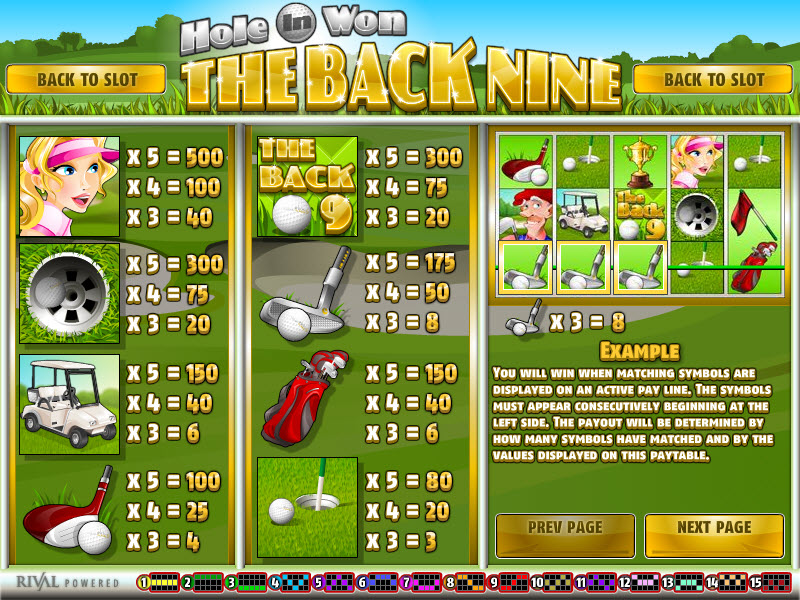Select payline indicator number 13
The image size is (800, 600).
coord(685,582)
